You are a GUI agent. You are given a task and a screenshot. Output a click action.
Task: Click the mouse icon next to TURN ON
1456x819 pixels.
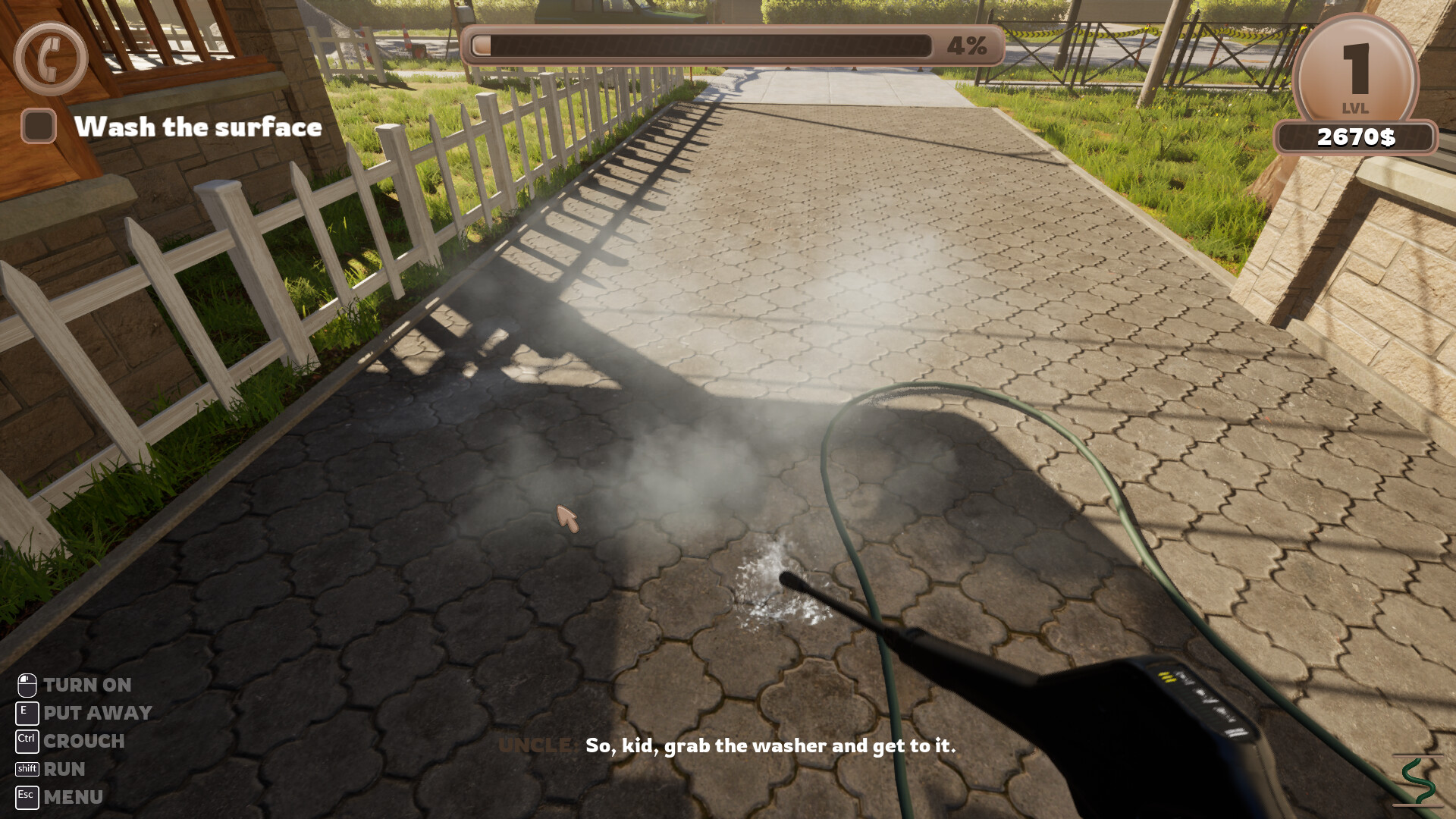(x=26, y=685)
